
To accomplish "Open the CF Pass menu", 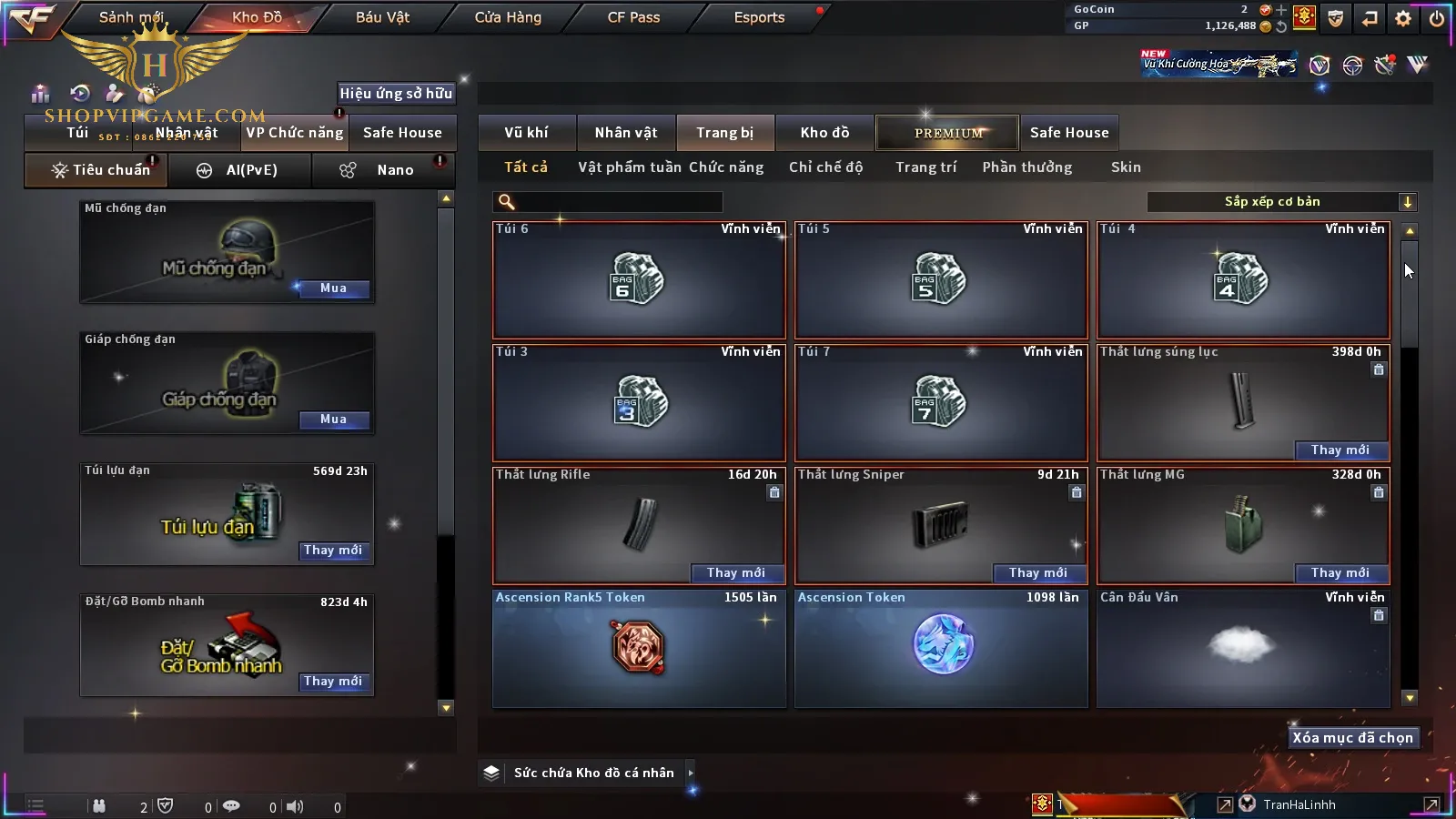I will (633, 17).
